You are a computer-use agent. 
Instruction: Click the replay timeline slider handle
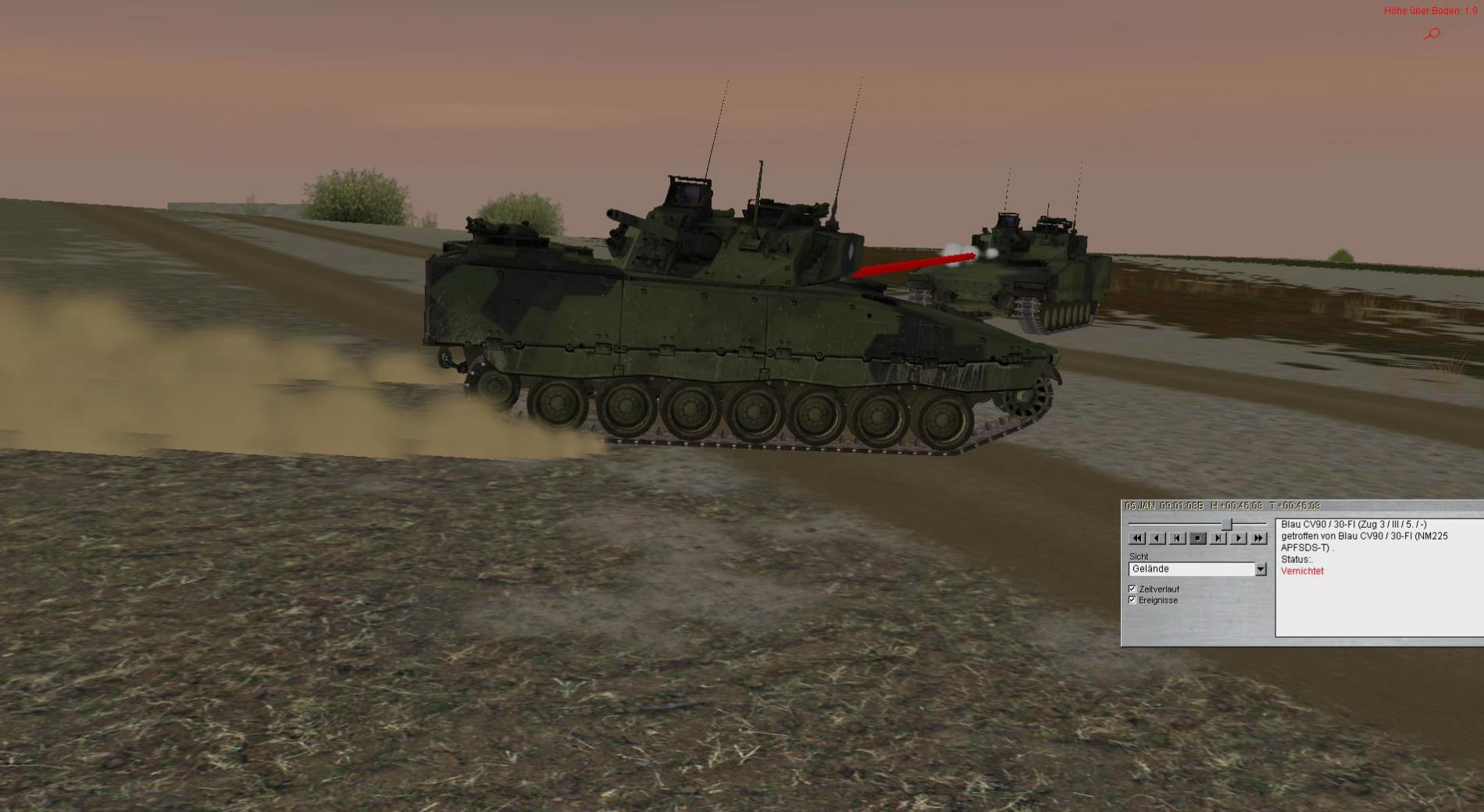(x=1227, y=524)
